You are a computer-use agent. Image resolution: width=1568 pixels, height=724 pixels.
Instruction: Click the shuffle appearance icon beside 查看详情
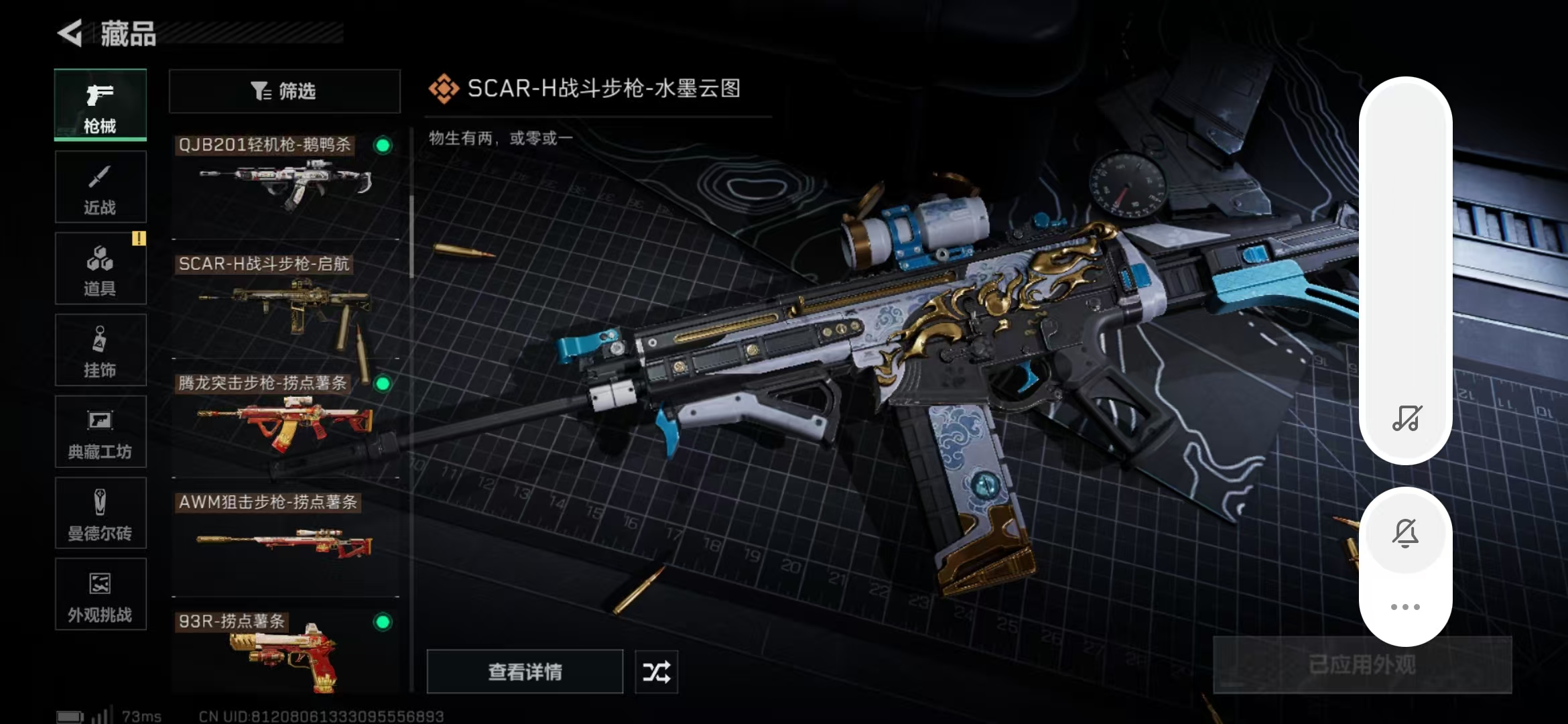pos(655,671)
